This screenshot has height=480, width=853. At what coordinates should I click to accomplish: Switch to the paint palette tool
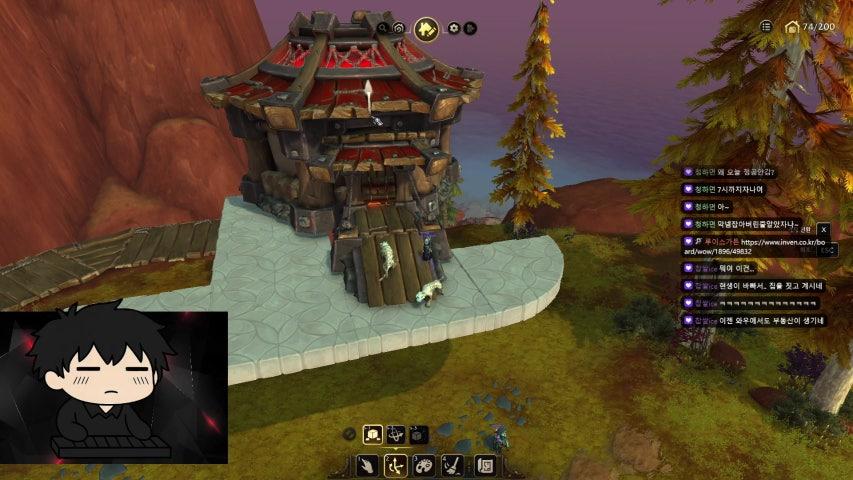424,466
